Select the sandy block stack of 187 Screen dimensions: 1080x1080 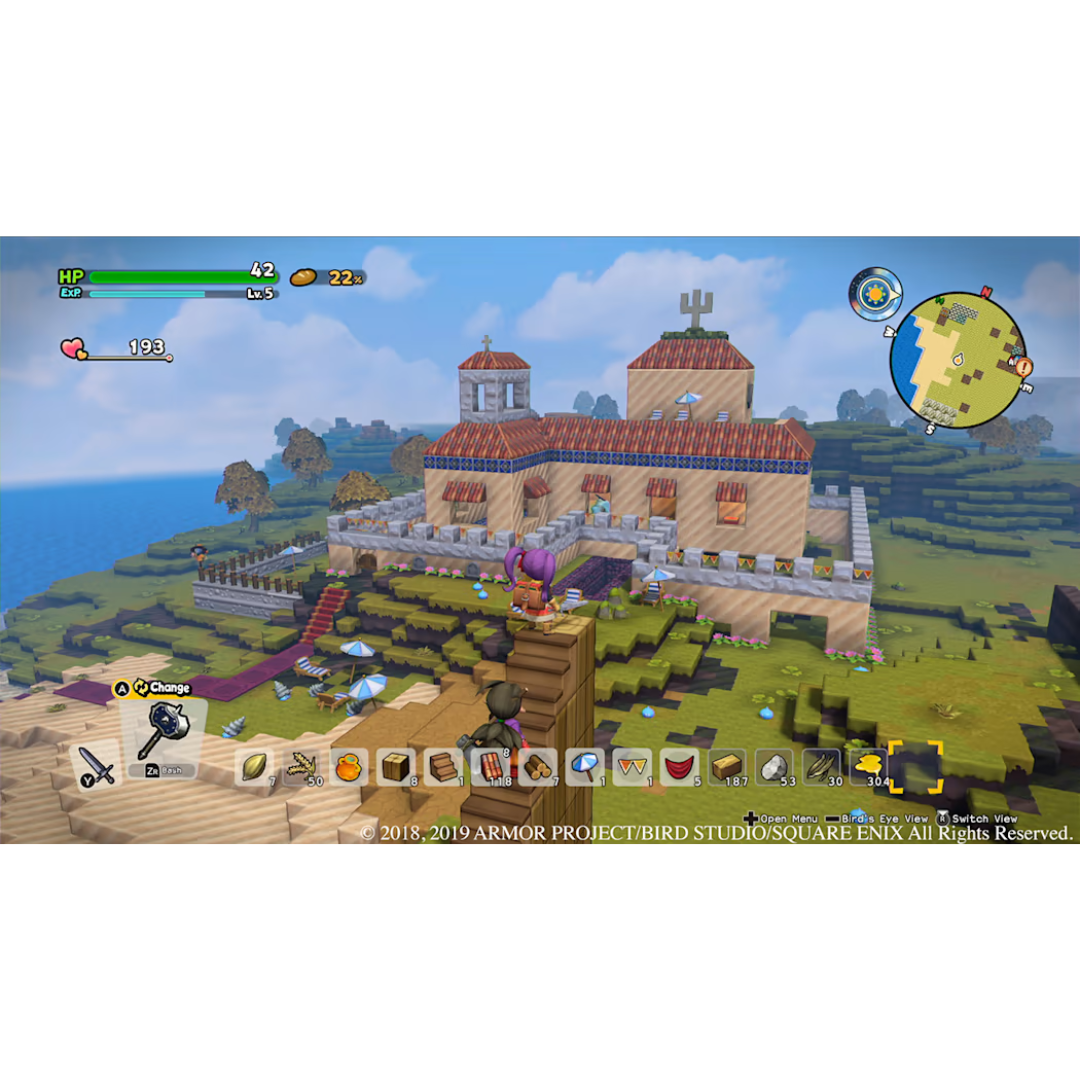click(727, 767)
